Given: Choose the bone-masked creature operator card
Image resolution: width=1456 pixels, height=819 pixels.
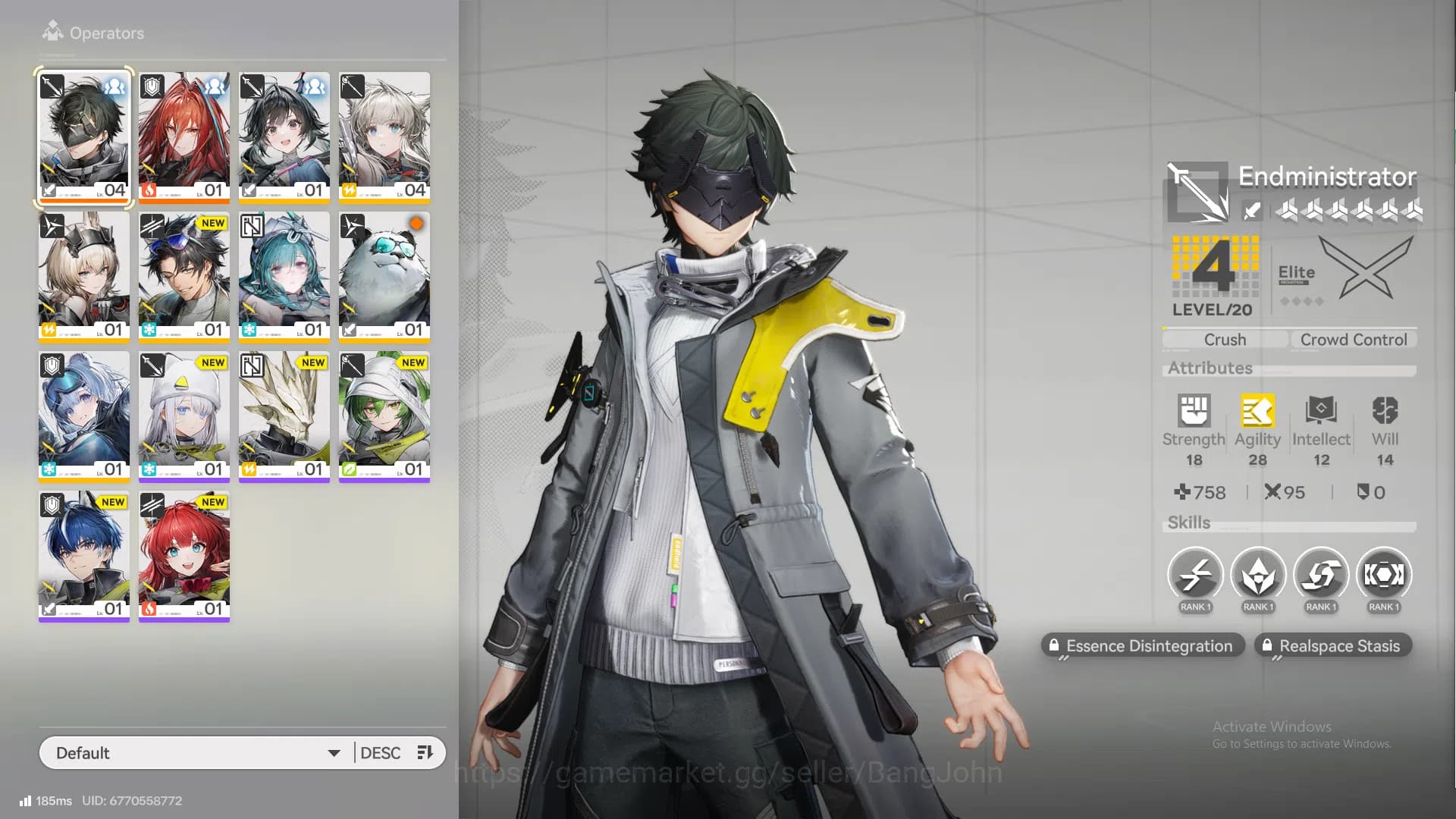Looking at the screenshot, I should [x=284, y=416].
